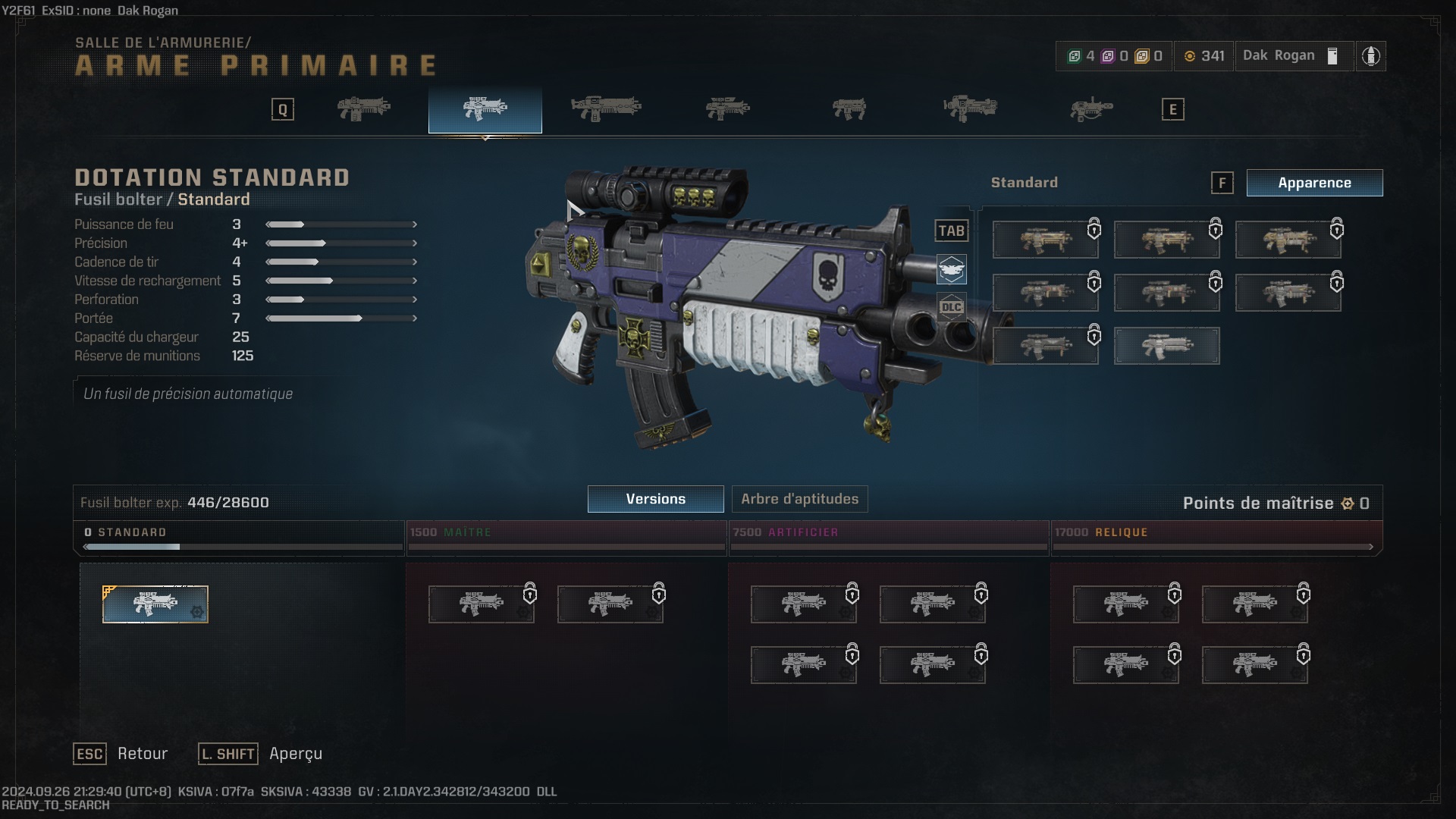Image resolution: width=1456 pixels, height=819 pixels.
Task: Click the first locked appearance swatch
Action: tap(1046, 239)
